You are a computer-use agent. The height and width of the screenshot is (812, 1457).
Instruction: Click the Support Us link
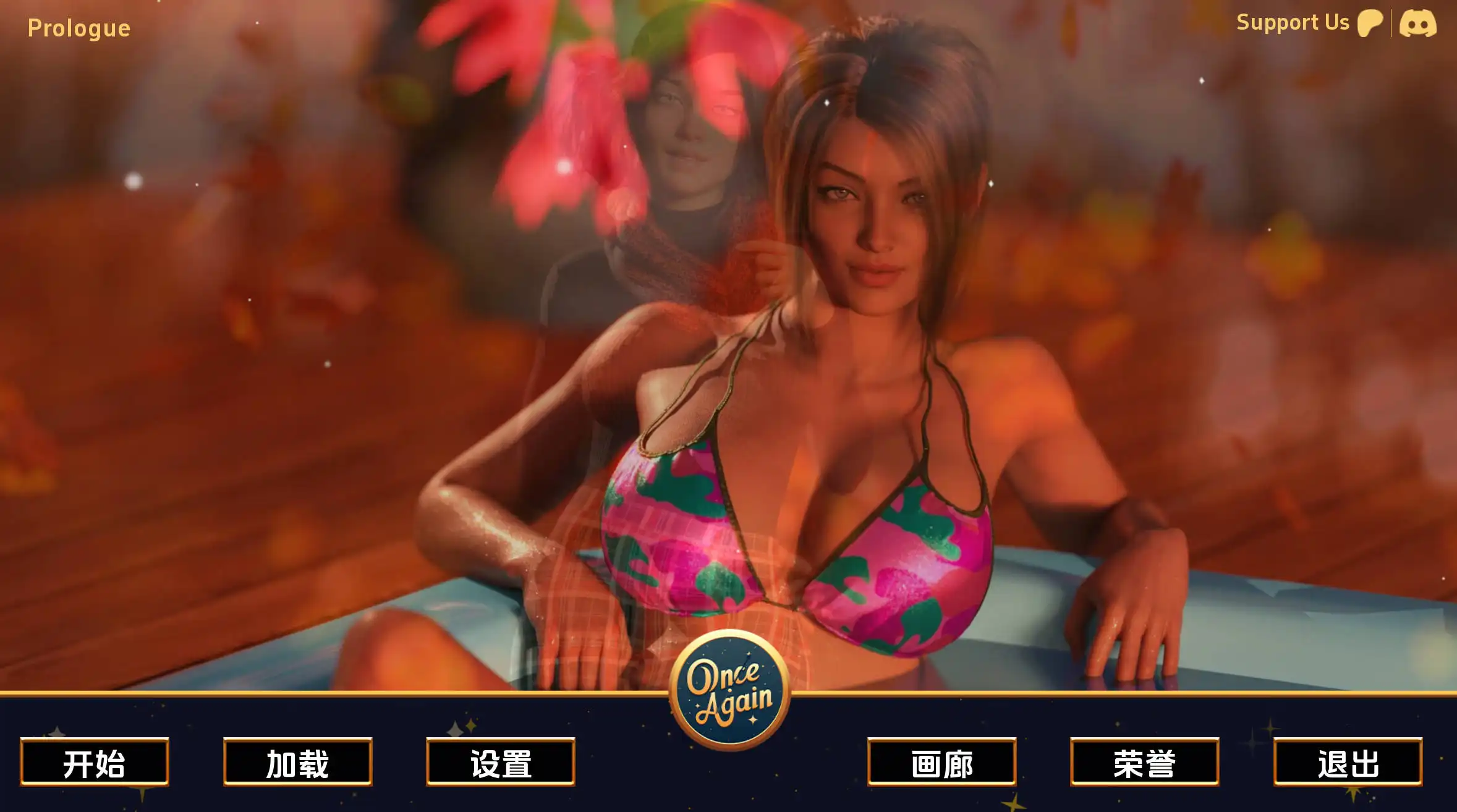click(1292, 23)
